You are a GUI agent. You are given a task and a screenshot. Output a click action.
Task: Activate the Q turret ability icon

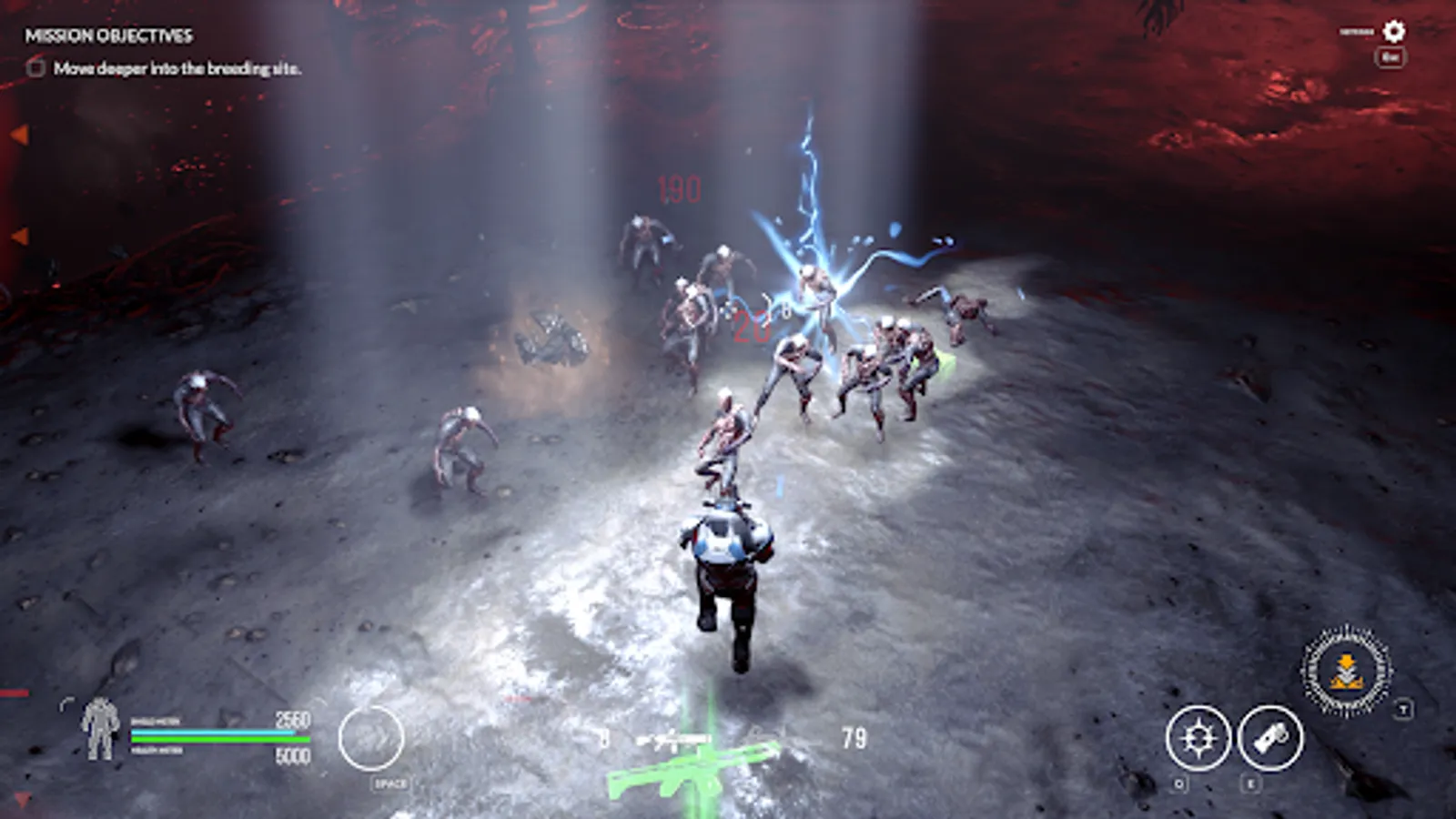click(x=1200, y=739)
